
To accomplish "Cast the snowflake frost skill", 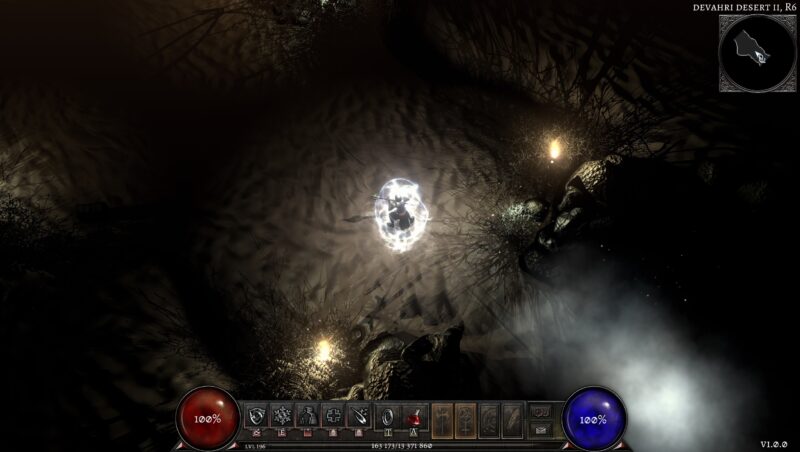I will [282, 416].
